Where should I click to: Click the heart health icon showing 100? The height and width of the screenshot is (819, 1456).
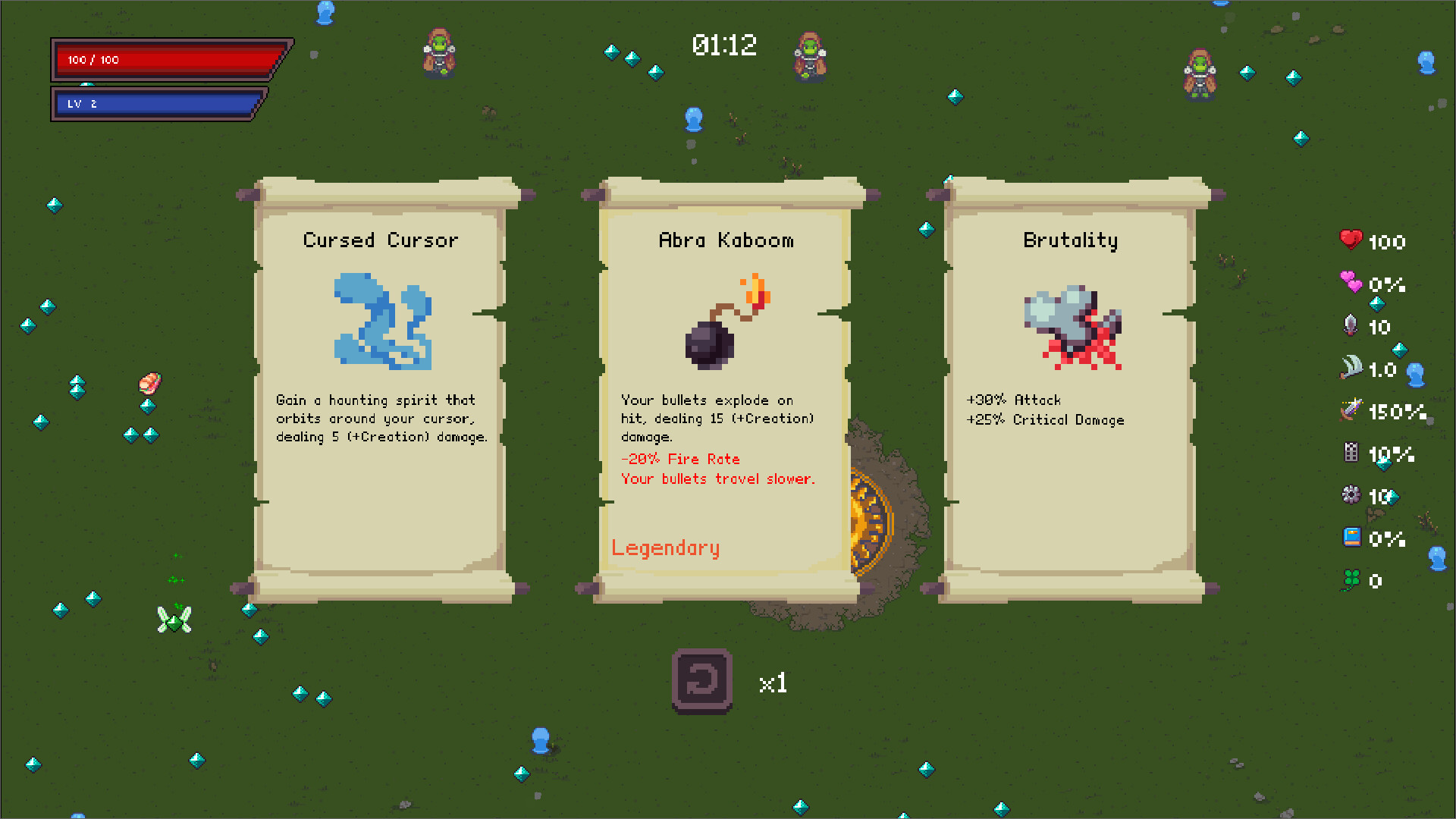point(1351,241)
